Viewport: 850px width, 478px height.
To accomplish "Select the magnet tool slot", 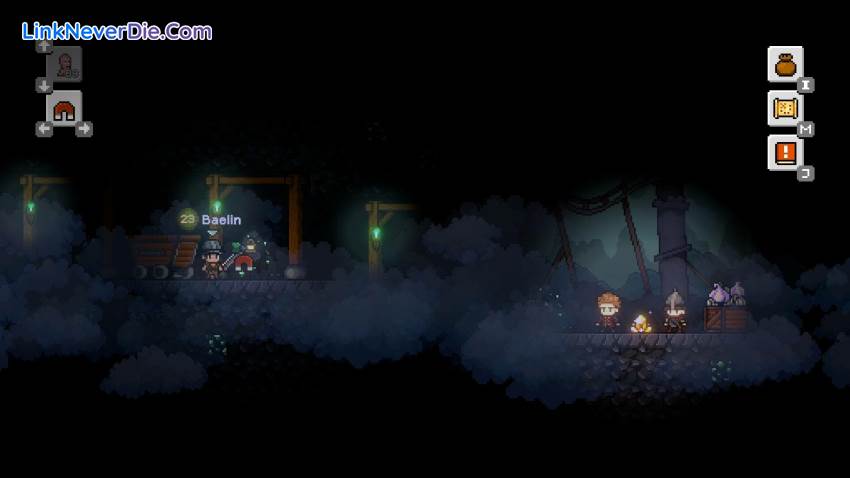I will (x=64, y=109).
